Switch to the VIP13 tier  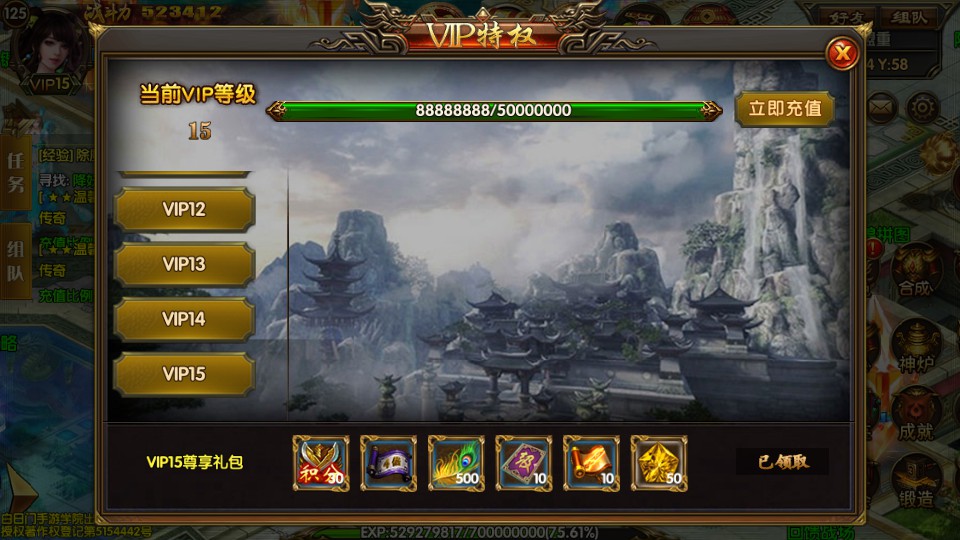[184, 265]
